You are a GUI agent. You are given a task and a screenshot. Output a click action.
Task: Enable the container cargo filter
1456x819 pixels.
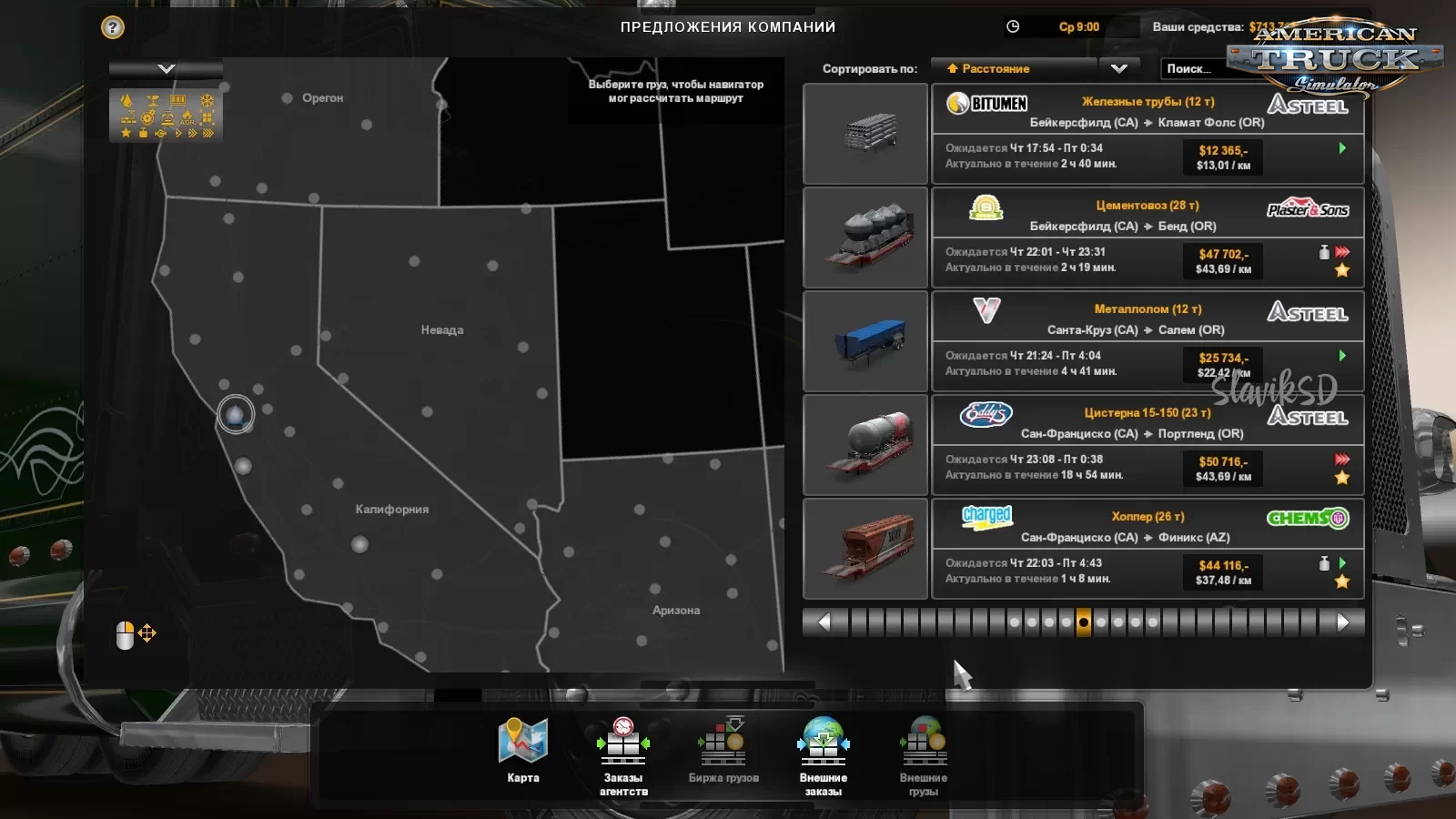click(177, 100)
